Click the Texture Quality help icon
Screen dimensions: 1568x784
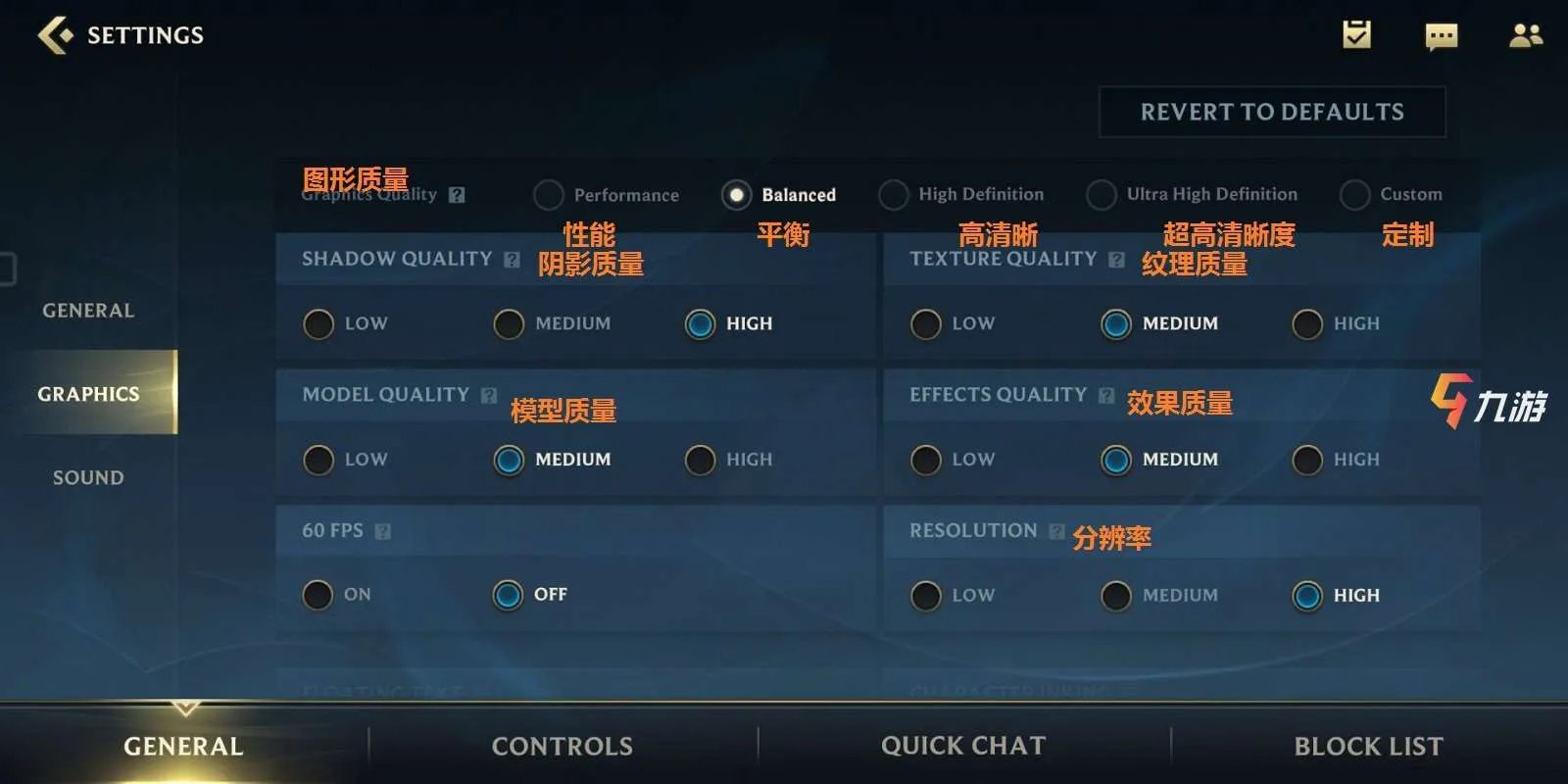1115,259
